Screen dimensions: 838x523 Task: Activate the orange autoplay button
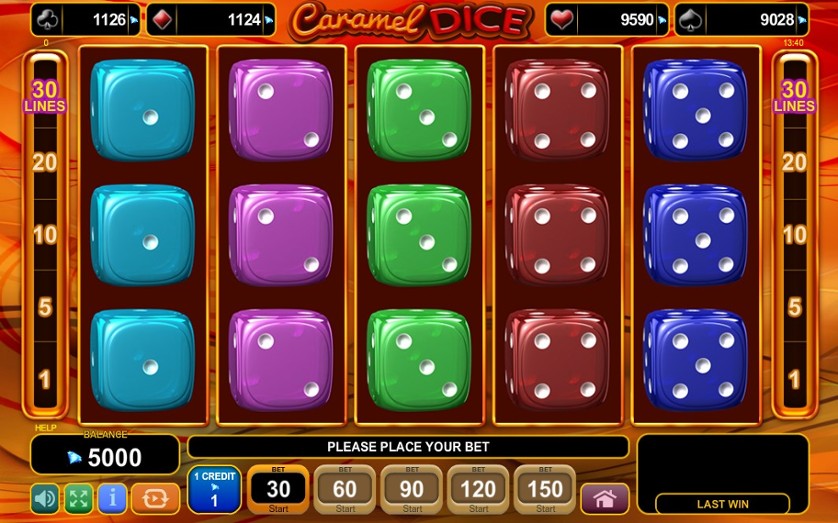pyautogui.click(x=155, y=498)
